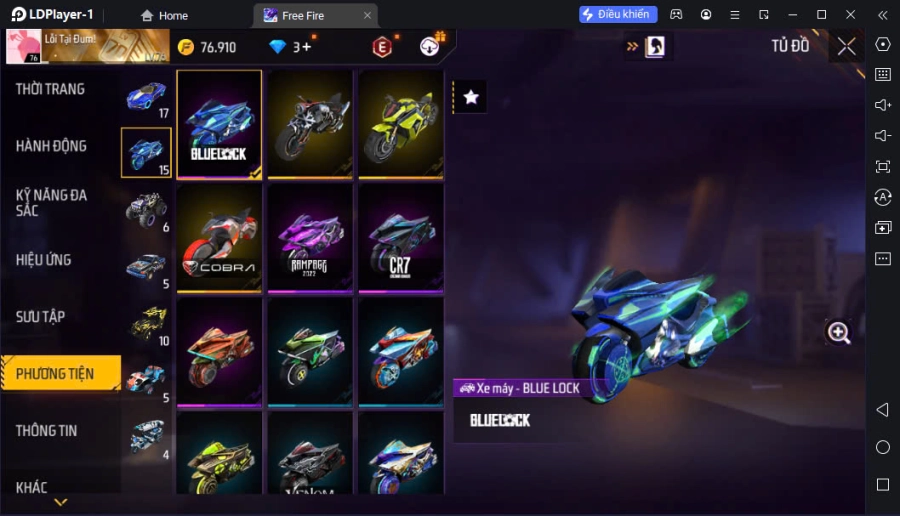Image resolution: width=900 pixels, height=516 pixels.
Task: Choose the yellow motorcycle skin
Action: pyautogui.click(x=400, y=124)
